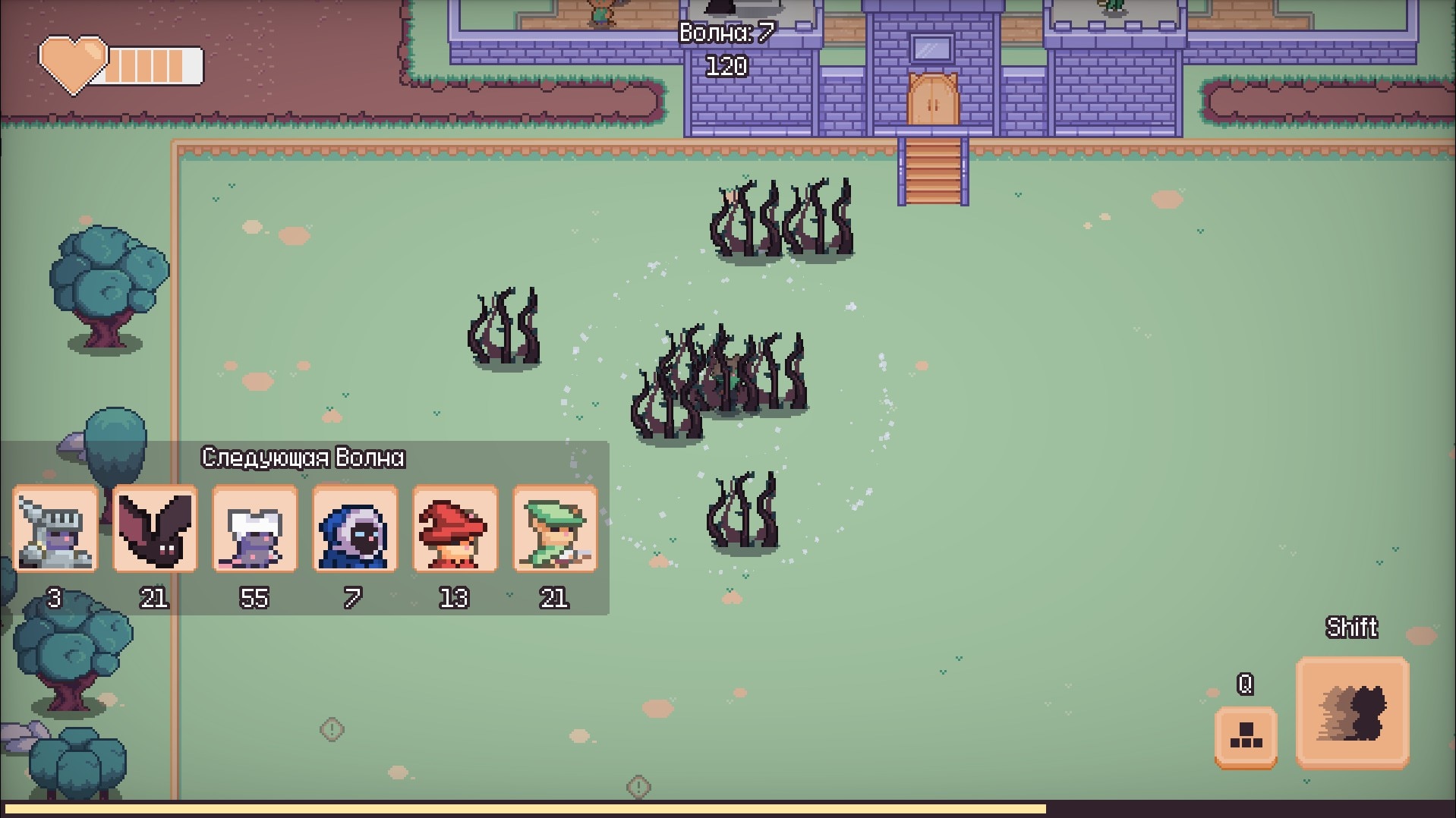Select the blue hooded reaper portrait
Image resolution: width=1456 pixels, height=818 pixels.
355,529
